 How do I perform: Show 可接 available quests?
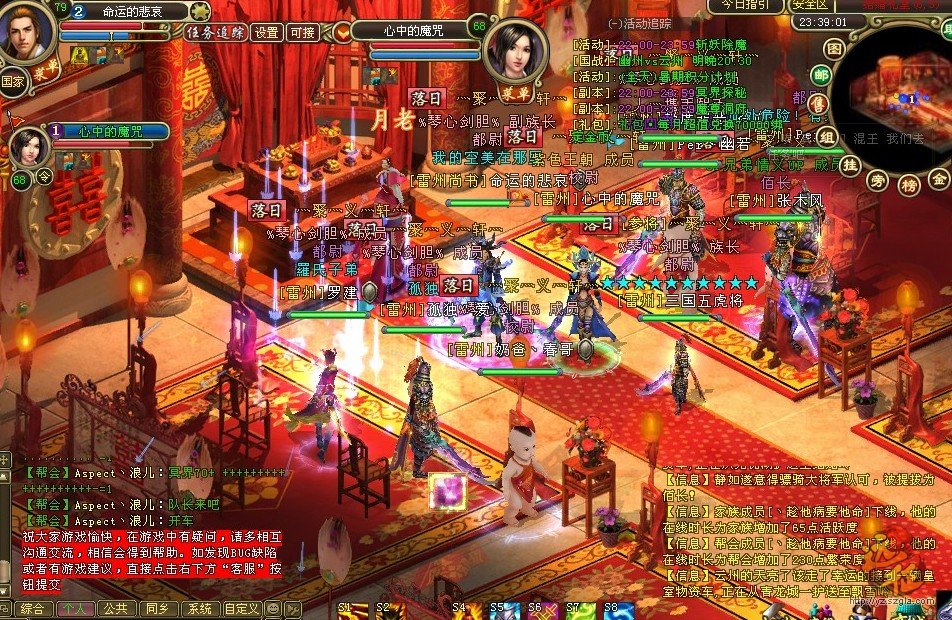click(301, 32)
